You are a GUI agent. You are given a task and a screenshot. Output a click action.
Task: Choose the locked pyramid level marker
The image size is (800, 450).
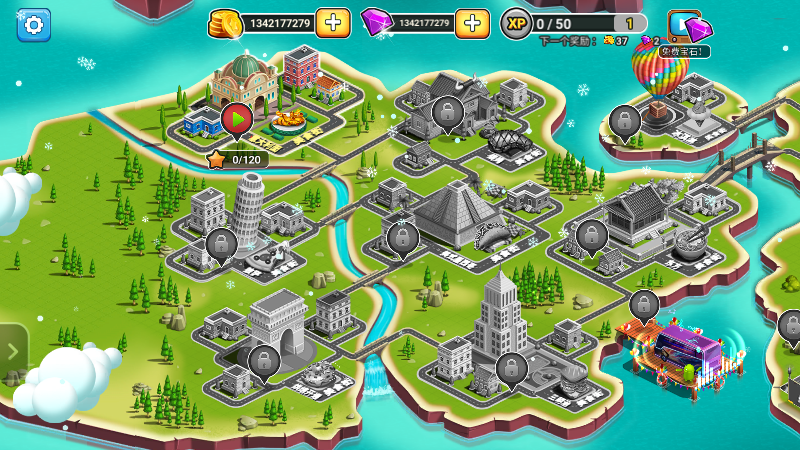pos(402,238)
